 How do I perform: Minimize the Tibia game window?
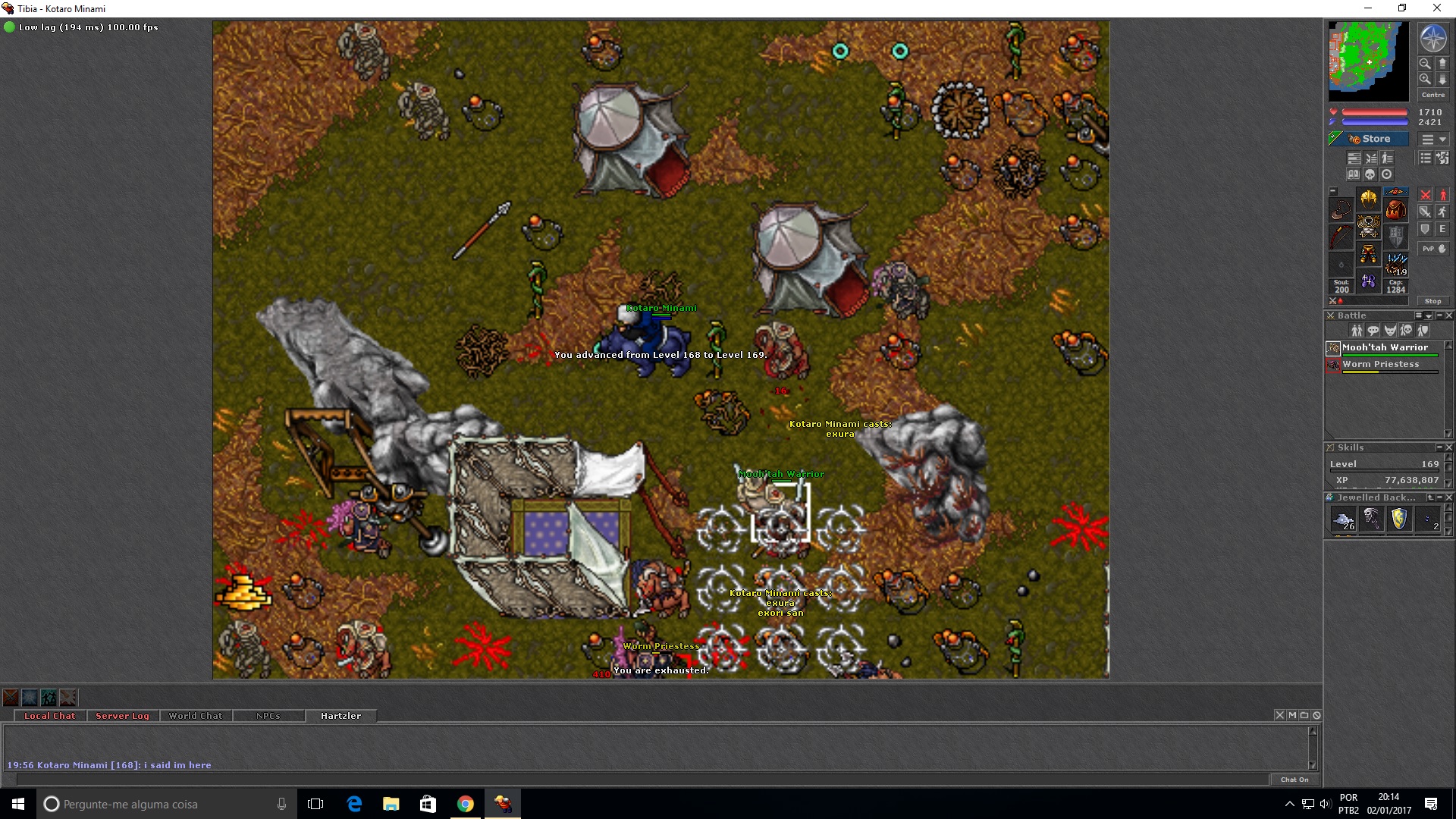pyautogui.click(x=1368, y=8)
